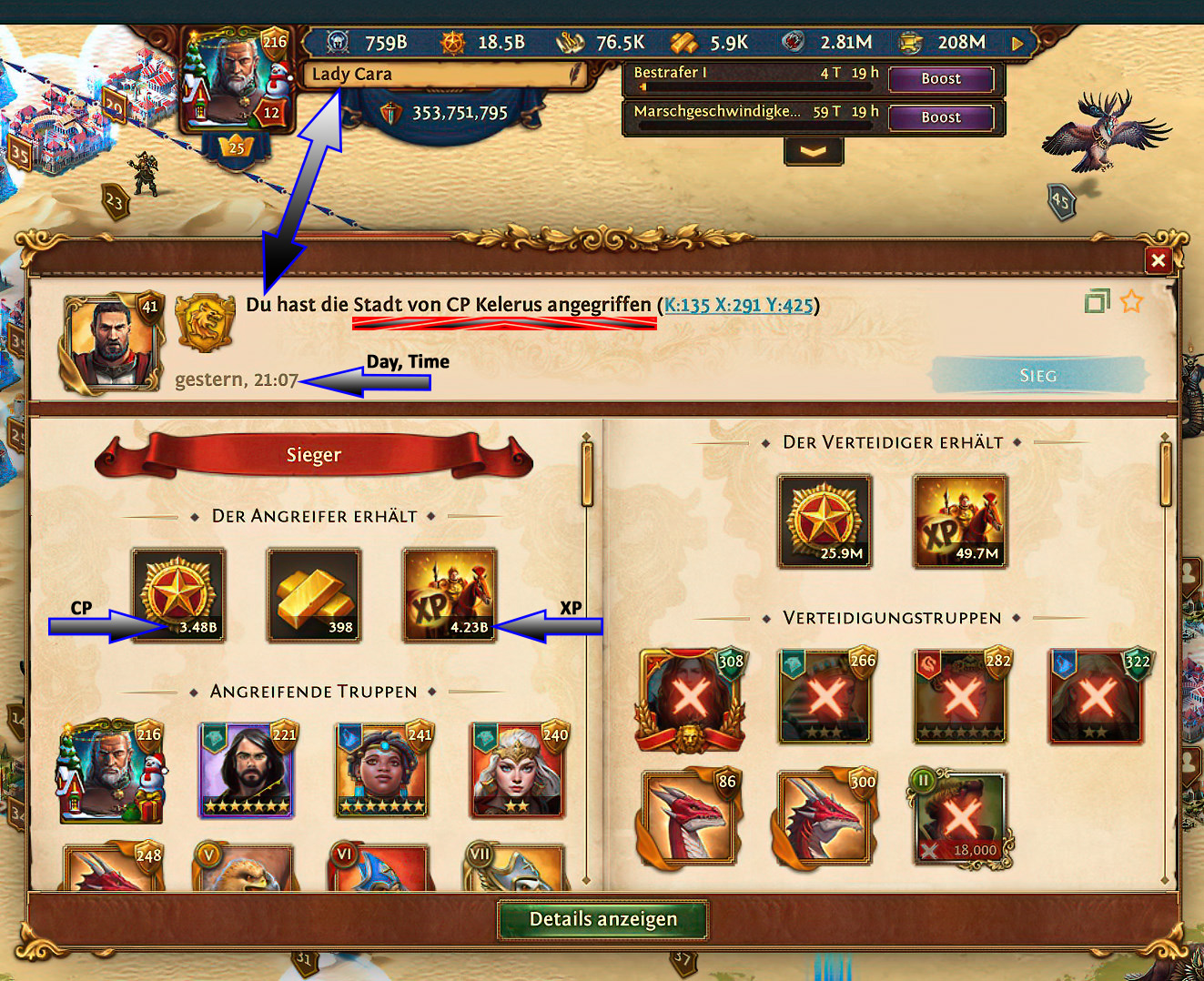Expand the active boosts dropdown arrow

[813, 152]
